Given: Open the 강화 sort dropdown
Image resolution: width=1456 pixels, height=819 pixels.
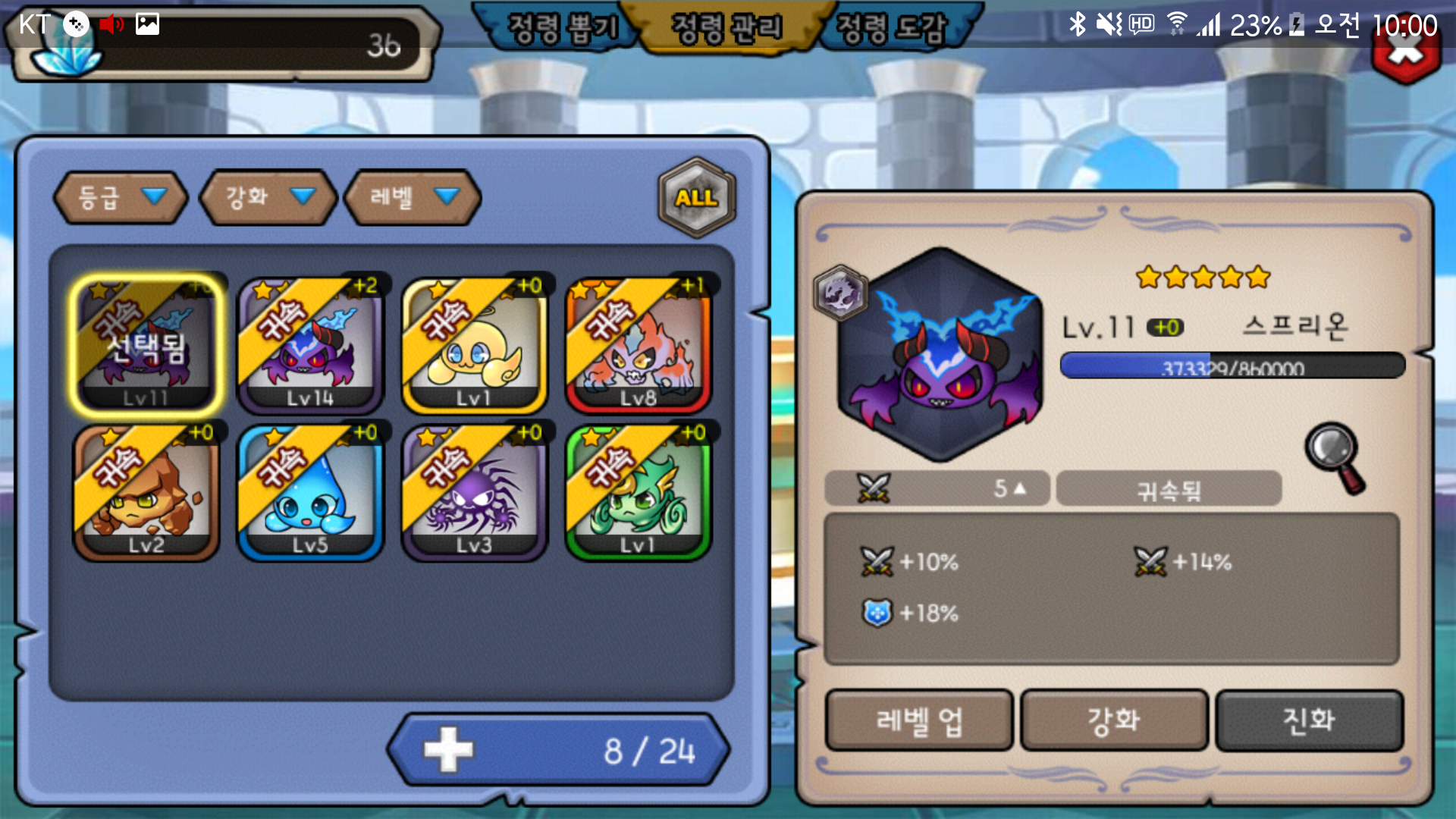Looking at the screenshot, I should point(267,197).
